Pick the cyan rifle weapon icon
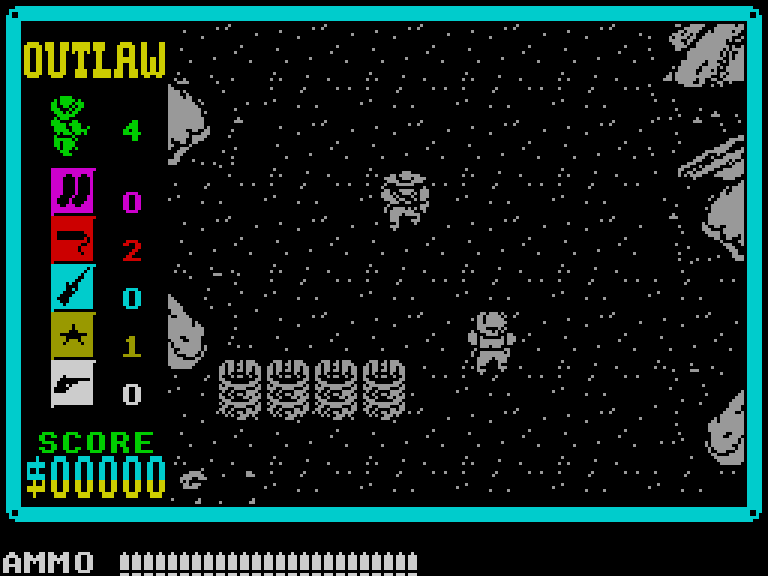Viewport: 768px width, 576px height. [73, 287]
